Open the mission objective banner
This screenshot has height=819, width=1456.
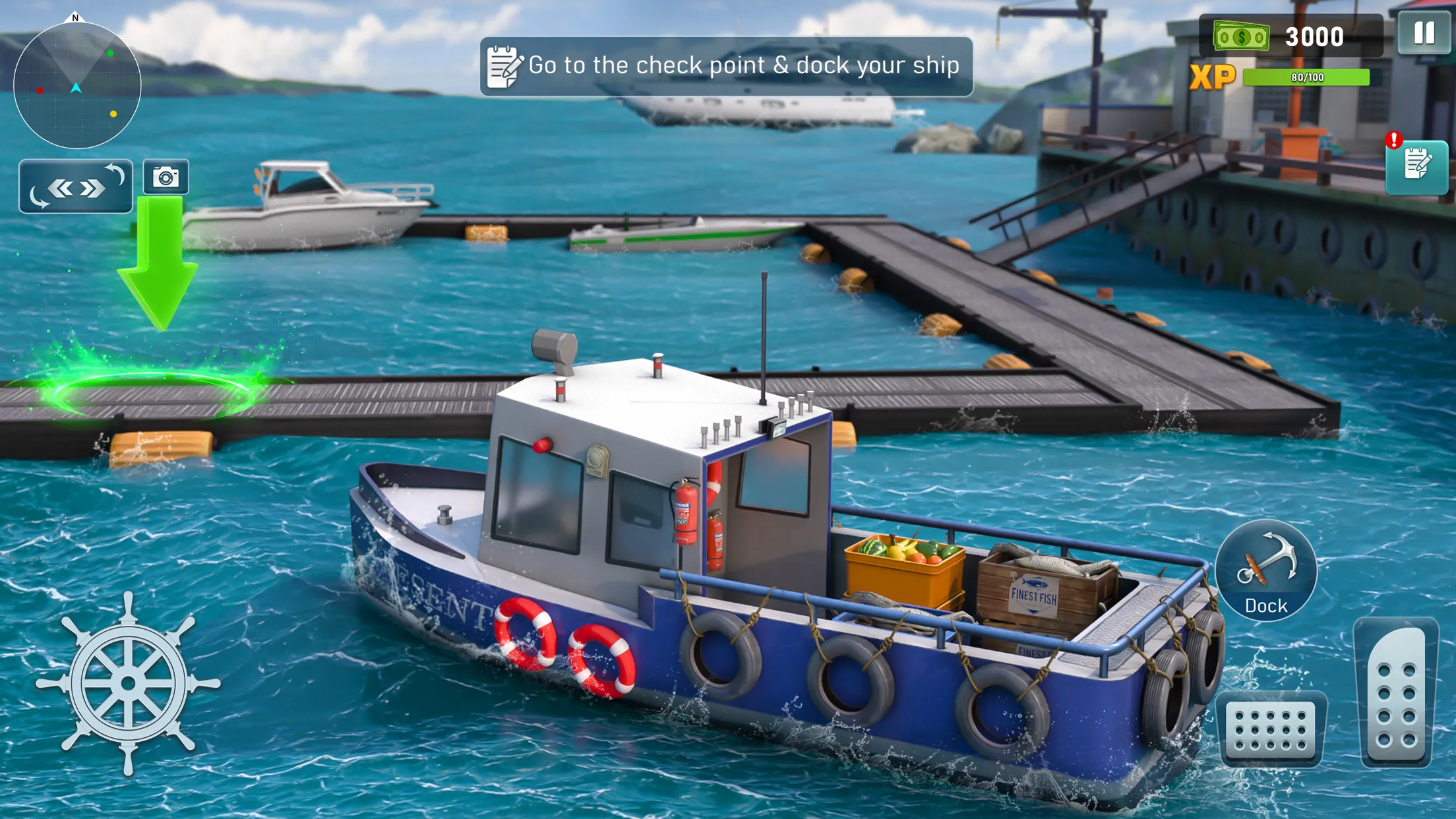[x=725, y=64]
